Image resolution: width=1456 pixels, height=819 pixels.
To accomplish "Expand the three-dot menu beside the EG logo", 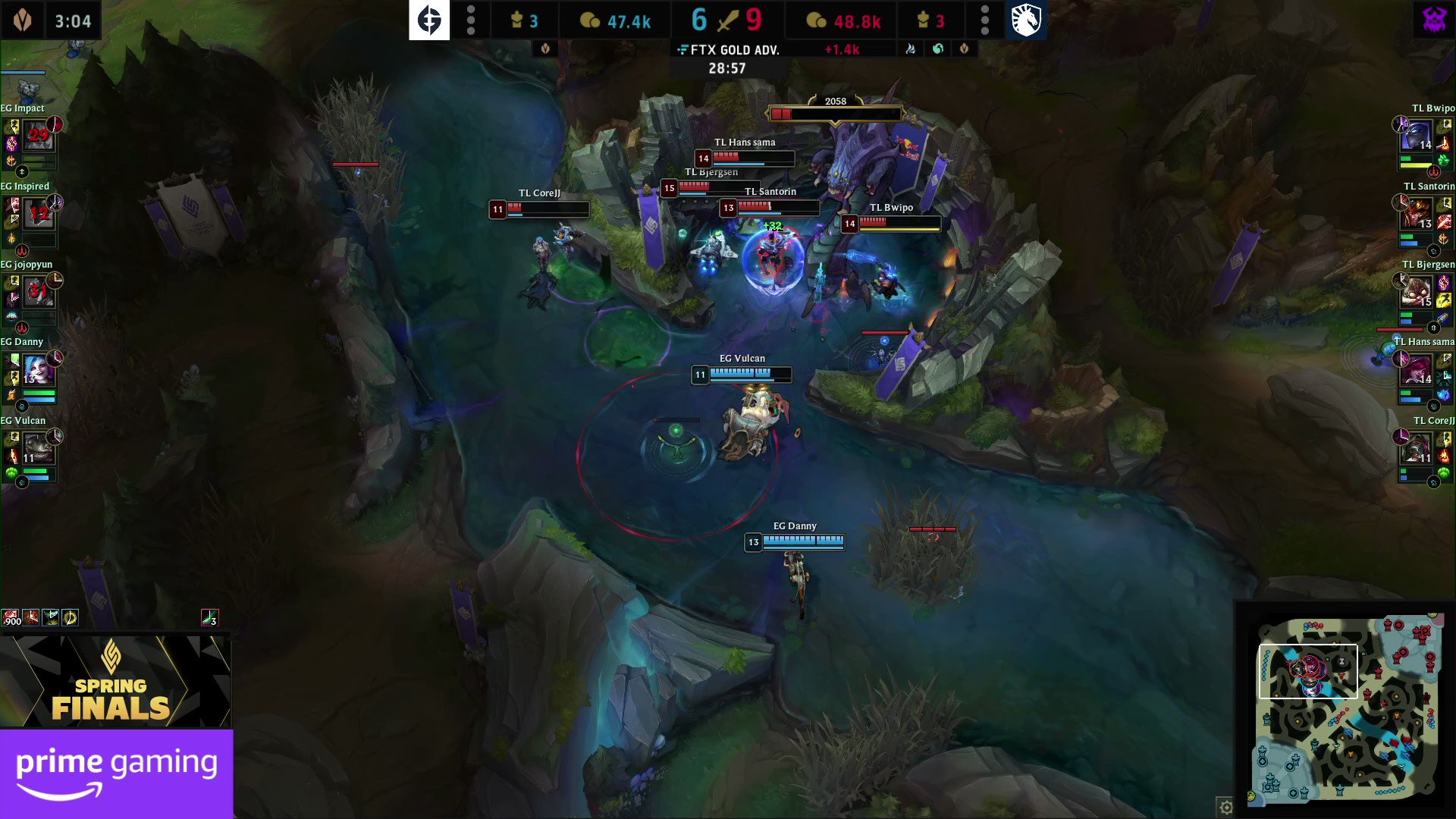I will pos(471,20).
